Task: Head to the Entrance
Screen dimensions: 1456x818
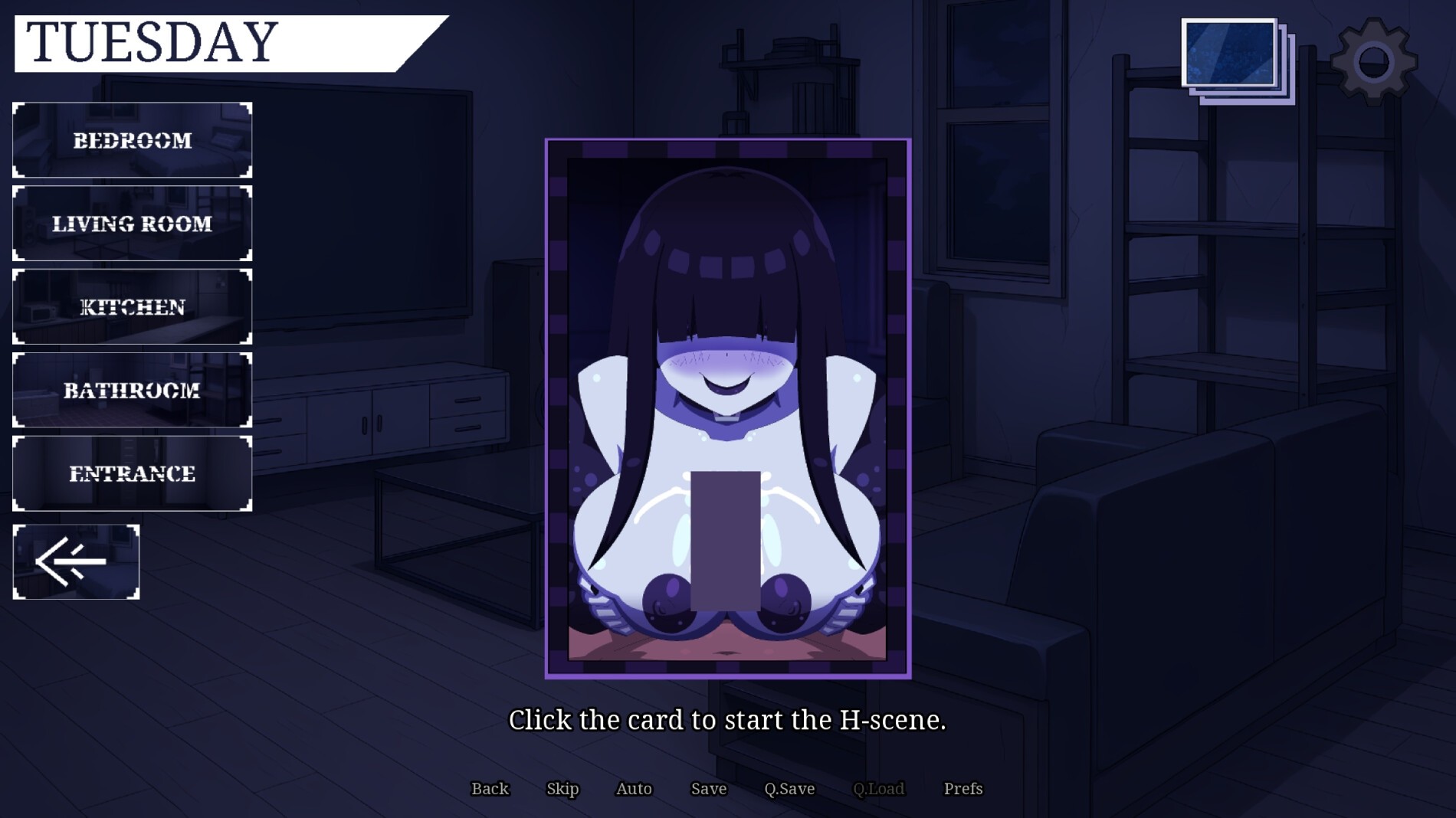Action: (132, 474)
